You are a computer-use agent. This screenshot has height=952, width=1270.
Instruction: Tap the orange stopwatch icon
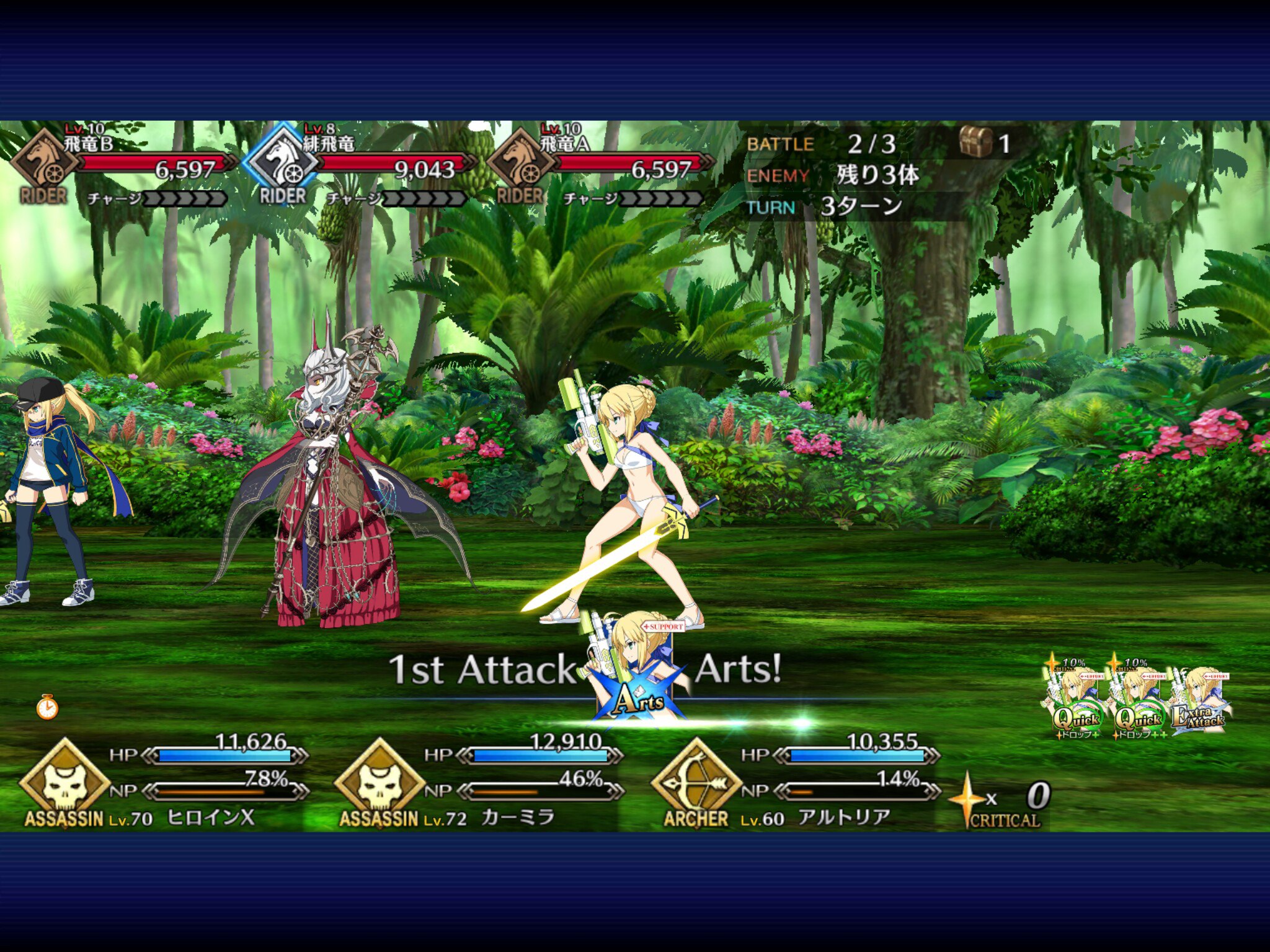tap(47, 707)
